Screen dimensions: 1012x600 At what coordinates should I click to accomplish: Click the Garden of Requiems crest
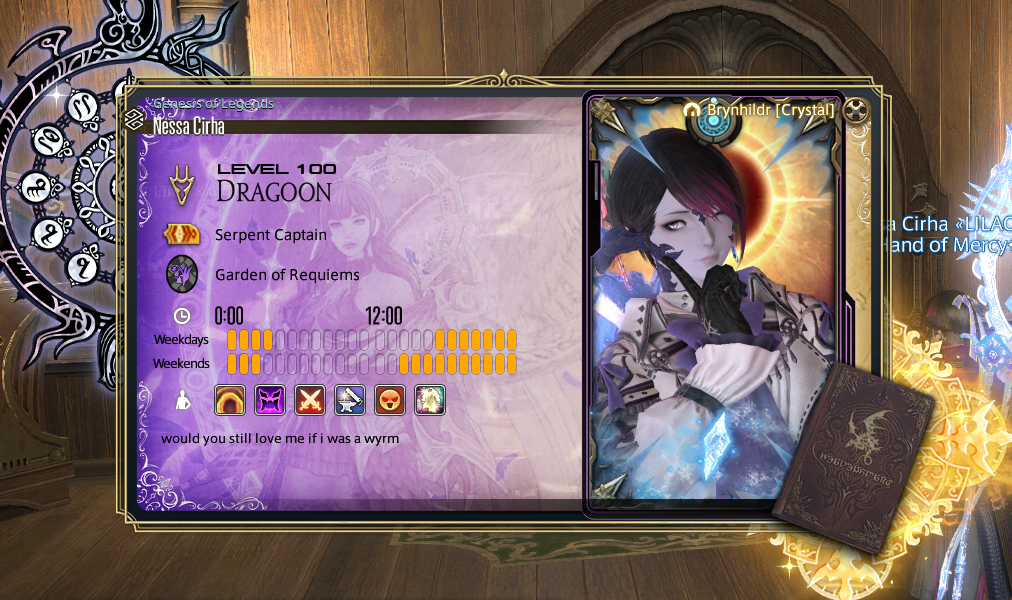click(x=181, y=274)
